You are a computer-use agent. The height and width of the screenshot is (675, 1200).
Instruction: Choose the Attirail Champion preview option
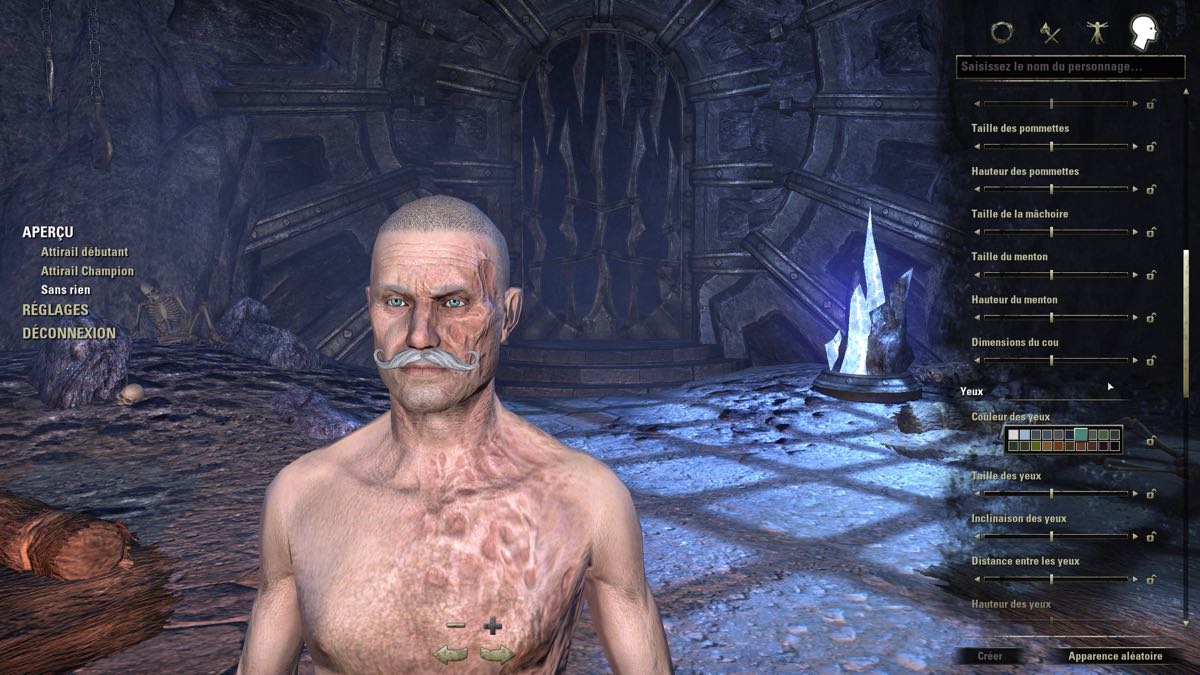[x=87, y=271]
